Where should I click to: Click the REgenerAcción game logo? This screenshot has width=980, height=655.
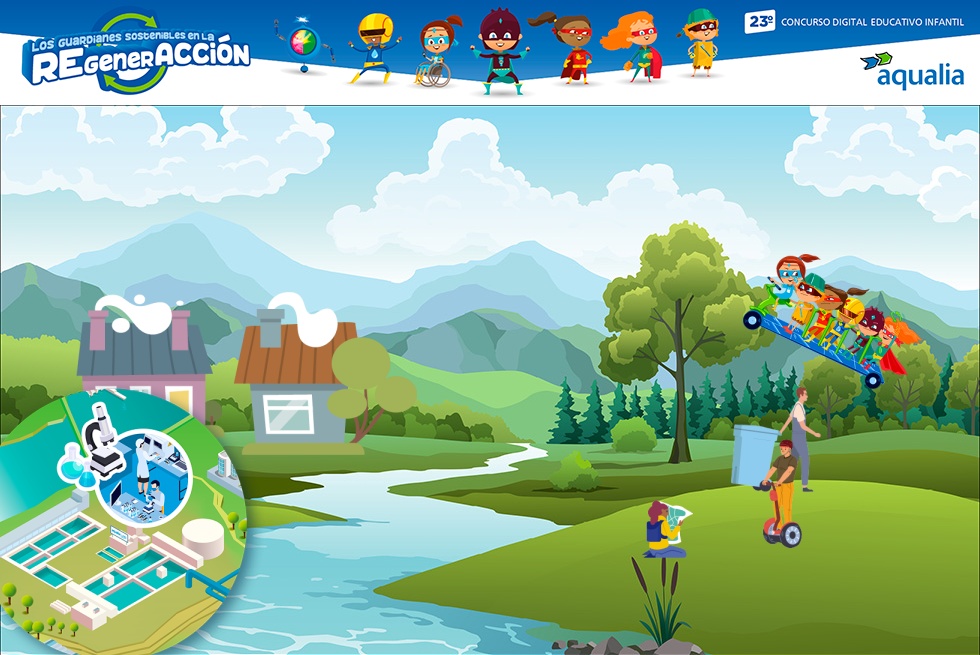(136, 54)
